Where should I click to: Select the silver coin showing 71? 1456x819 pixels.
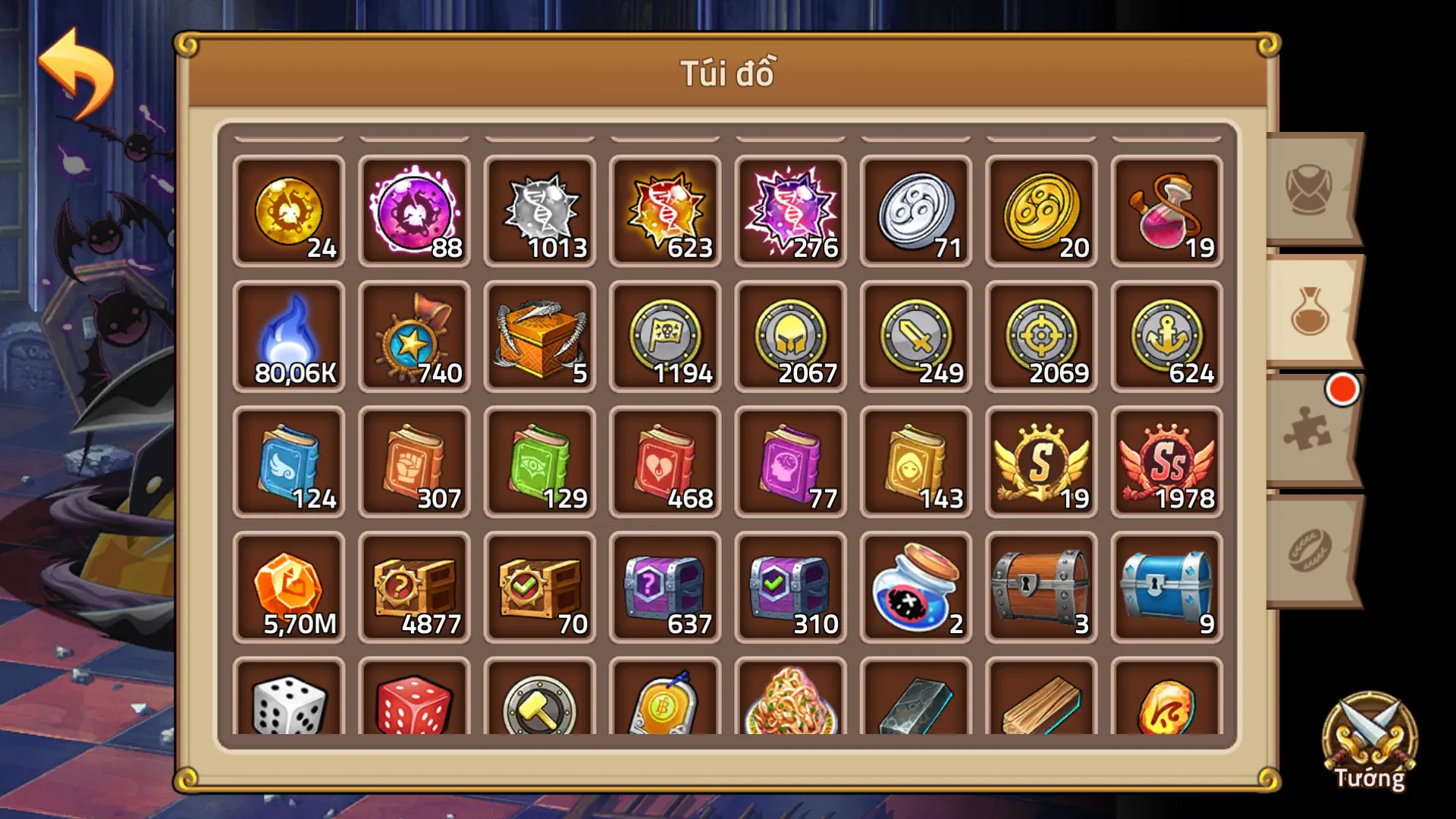point(916,210)
